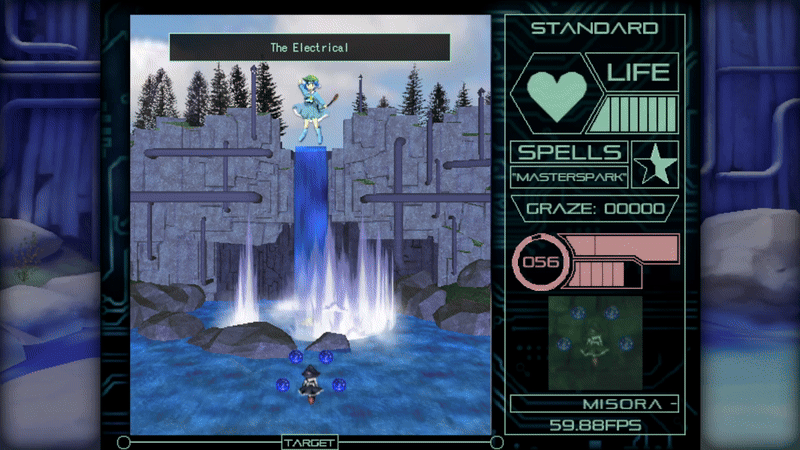Click the star spell icon
This screenshot has height=450, width=800.
pyautogui.click(x=656, y=163)
